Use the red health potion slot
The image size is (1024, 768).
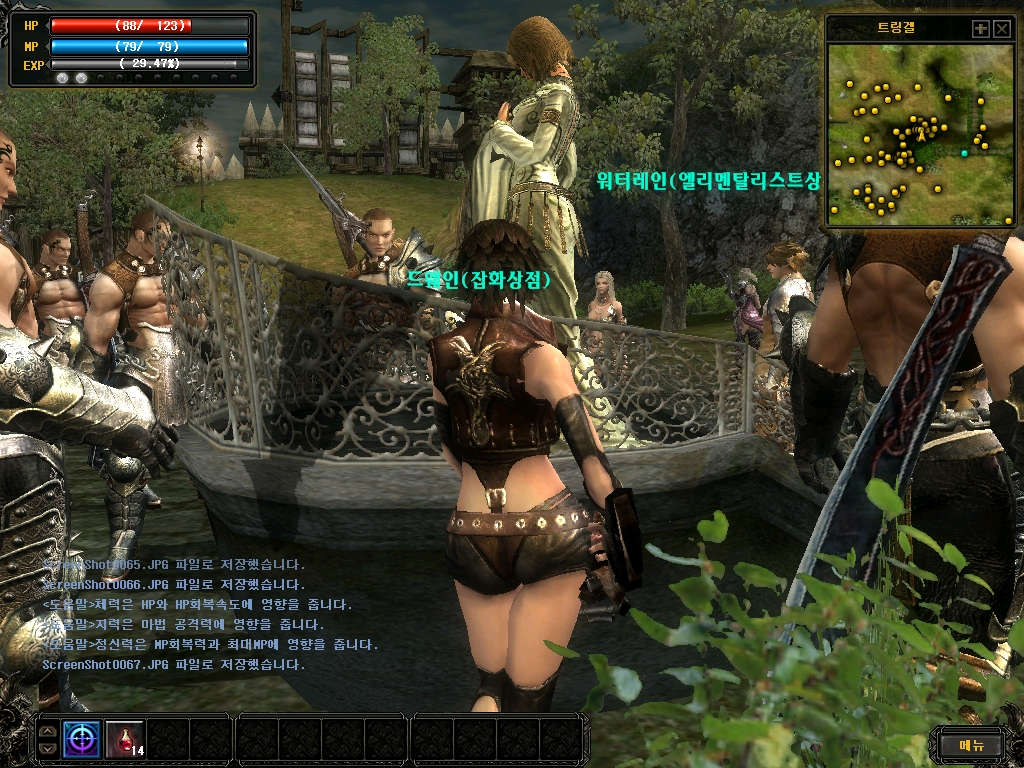click(x=124, y=739)
